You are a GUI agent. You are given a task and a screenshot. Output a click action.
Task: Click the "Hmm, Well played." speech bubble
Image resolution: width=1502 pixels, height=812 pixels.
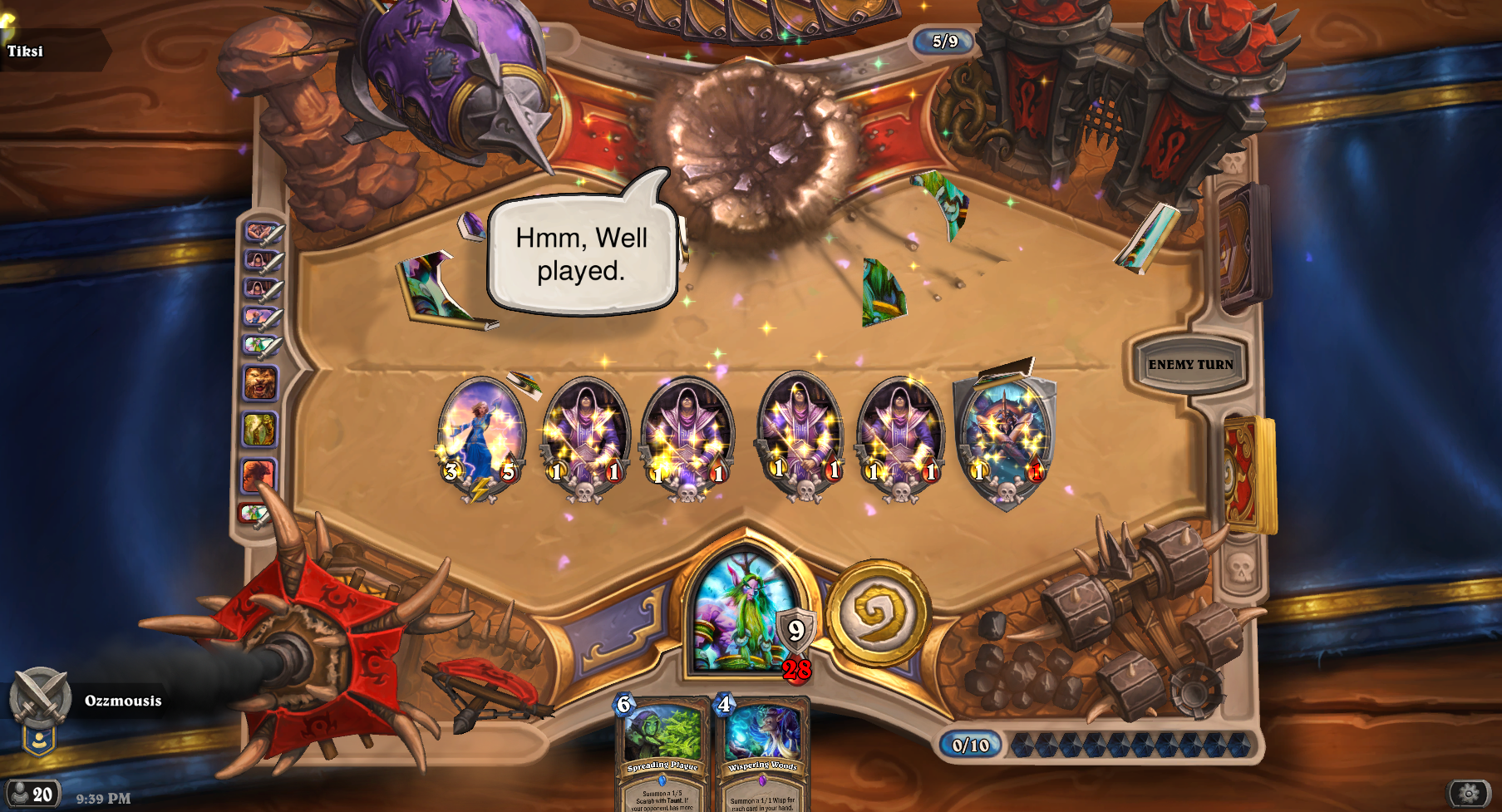click(581, 254)
